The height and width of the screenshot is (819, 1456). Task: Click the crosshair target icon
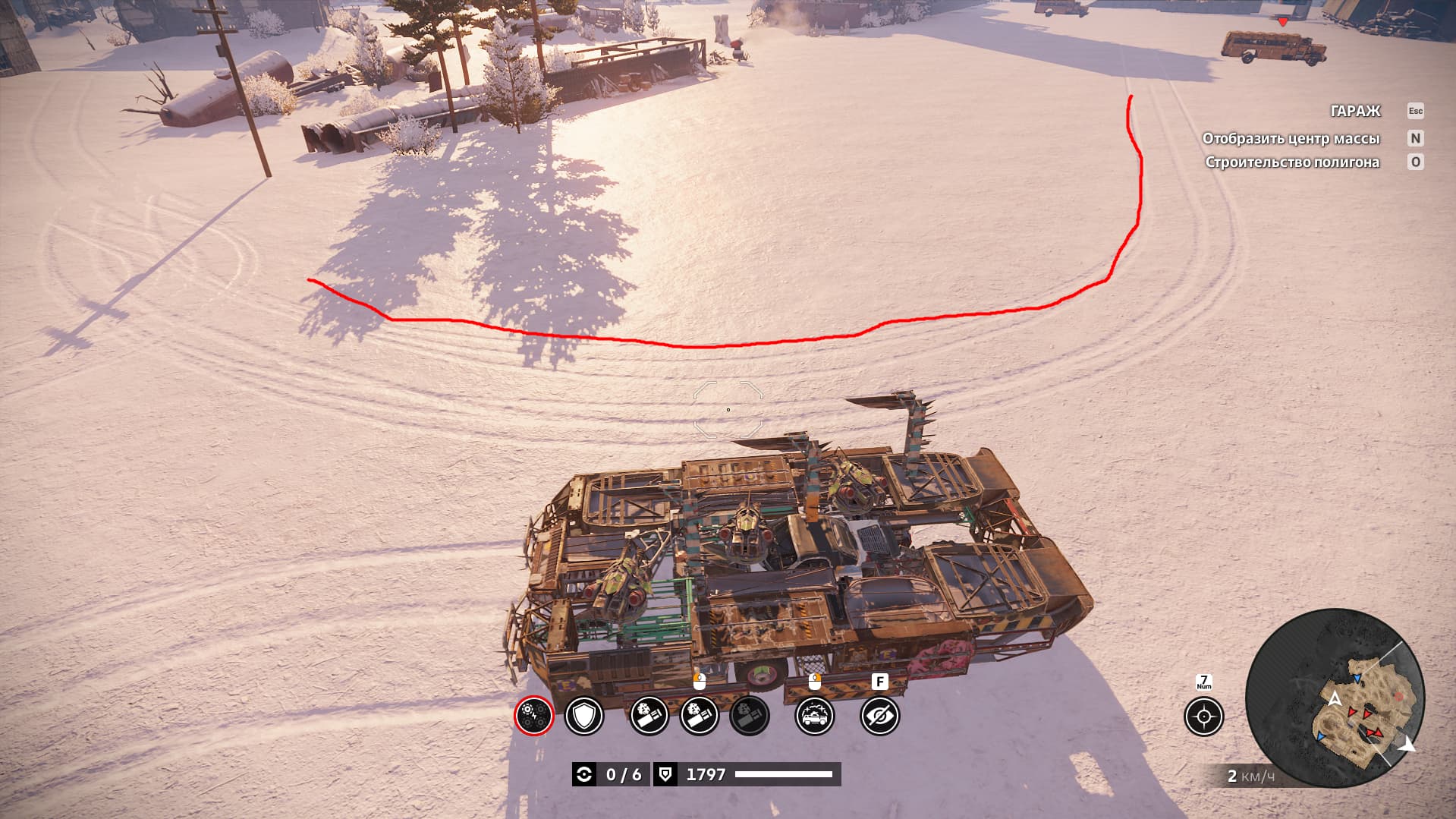(x=1203, y=717)
